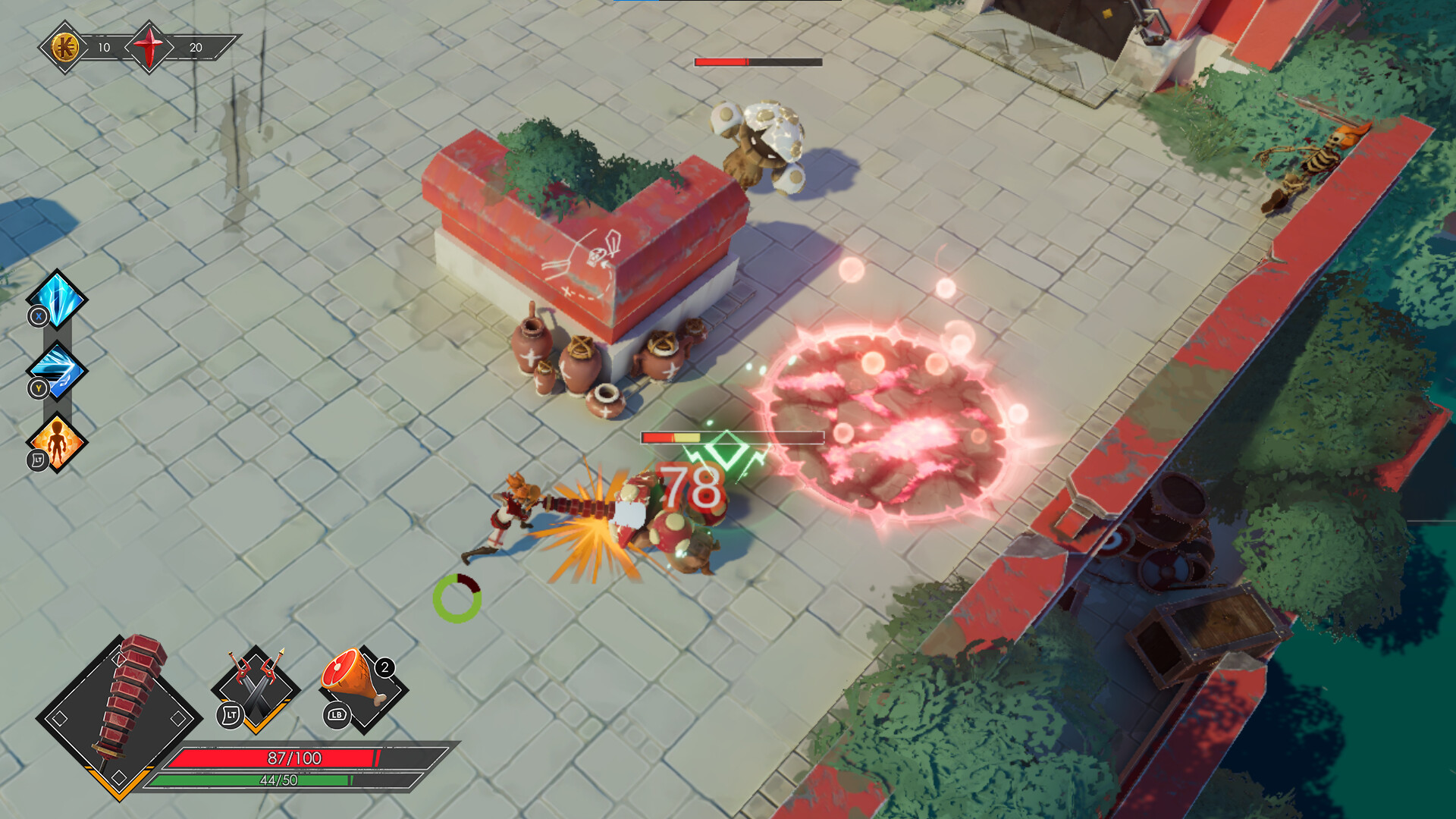Click the green cooldown ring near the hero

point(458,599)
